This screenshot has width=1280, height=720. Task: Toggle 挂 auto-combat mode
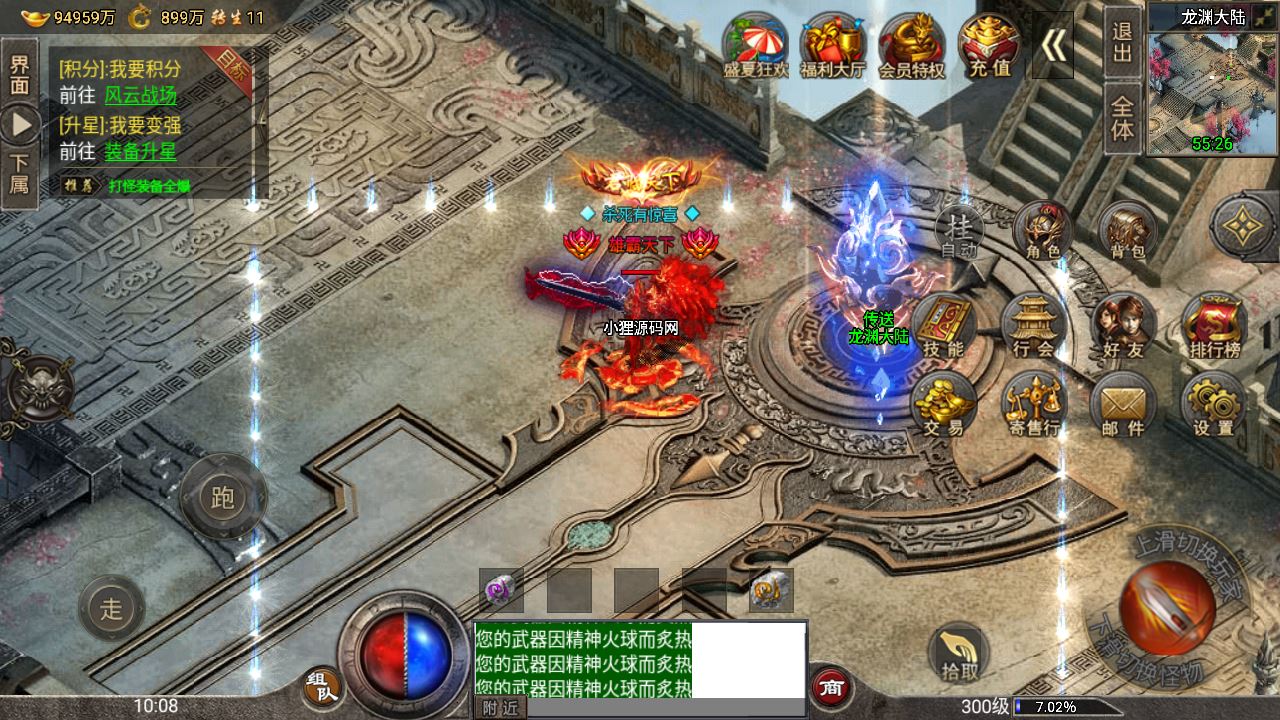pyautogui.click(x=961, y=235)
